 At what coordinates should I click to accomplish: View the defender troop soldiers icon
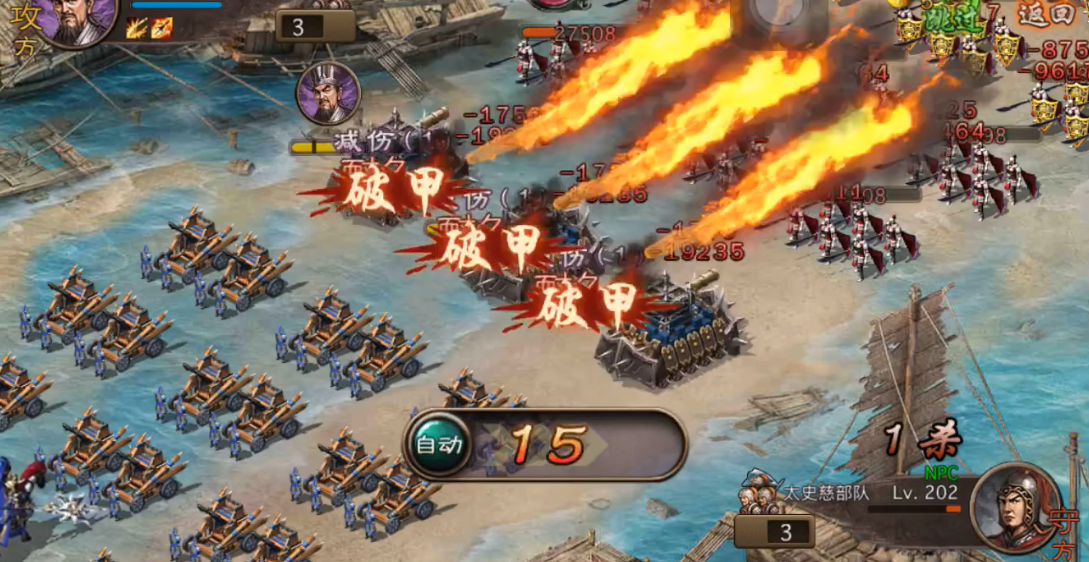(x=759, y=495)
